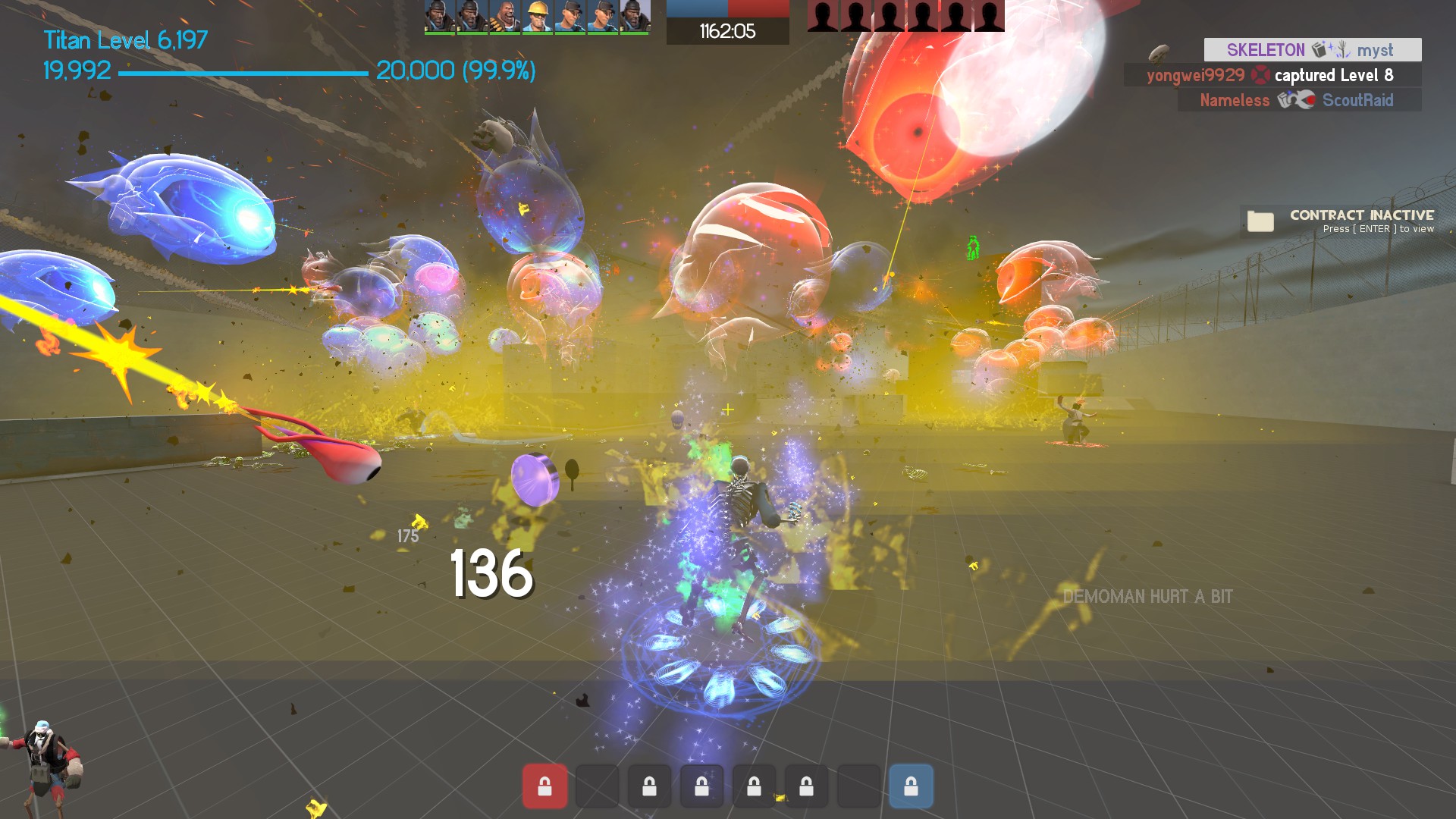Select the Nameless killed ScoutRaid feed entry
The height and width of the screenshot is (819, 1456).
tap(1298, 100)
